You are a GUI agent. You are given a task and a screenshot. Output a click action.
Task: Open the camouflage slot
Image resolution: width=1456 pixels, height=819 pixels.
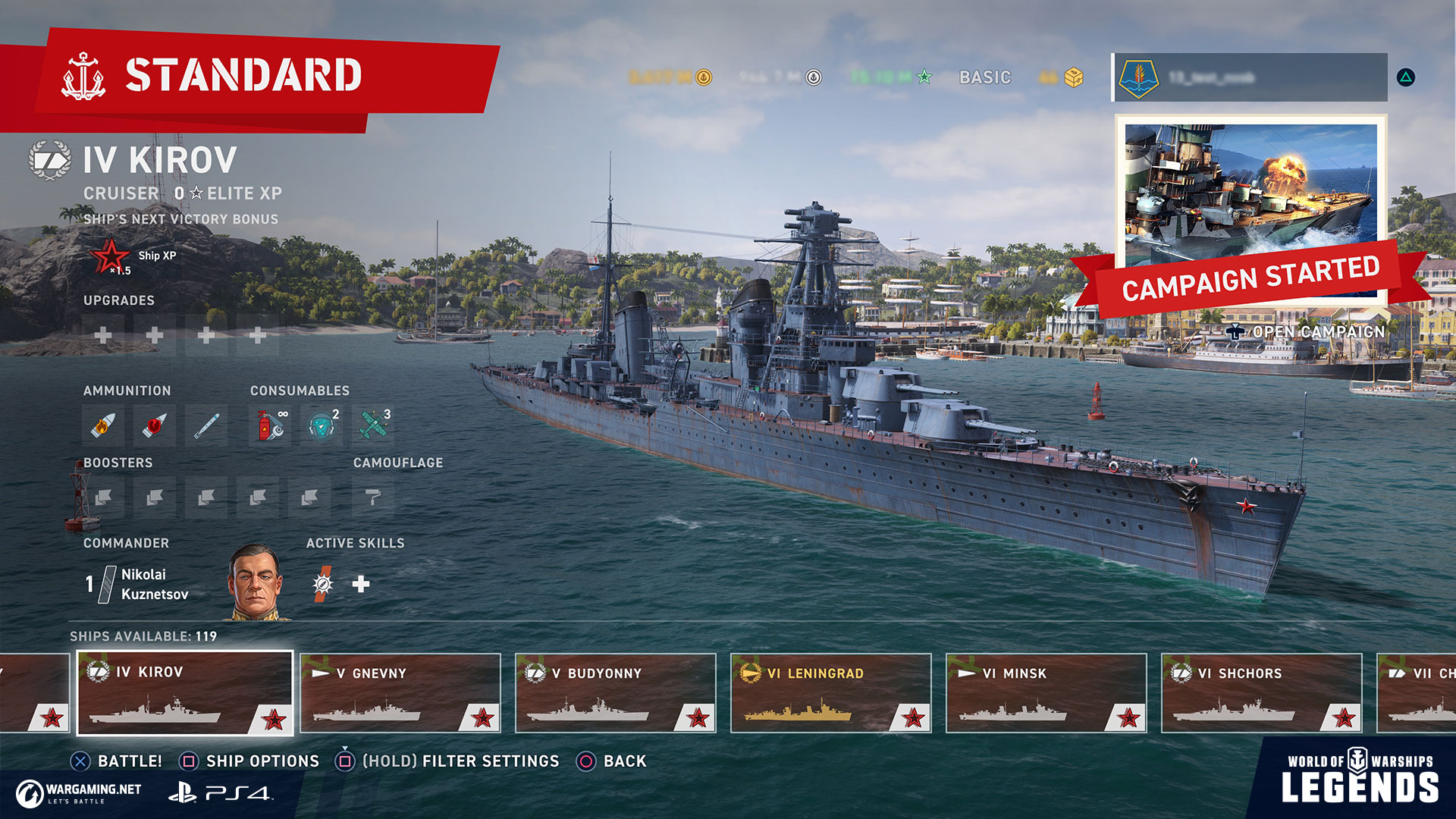tap(373, 497)
